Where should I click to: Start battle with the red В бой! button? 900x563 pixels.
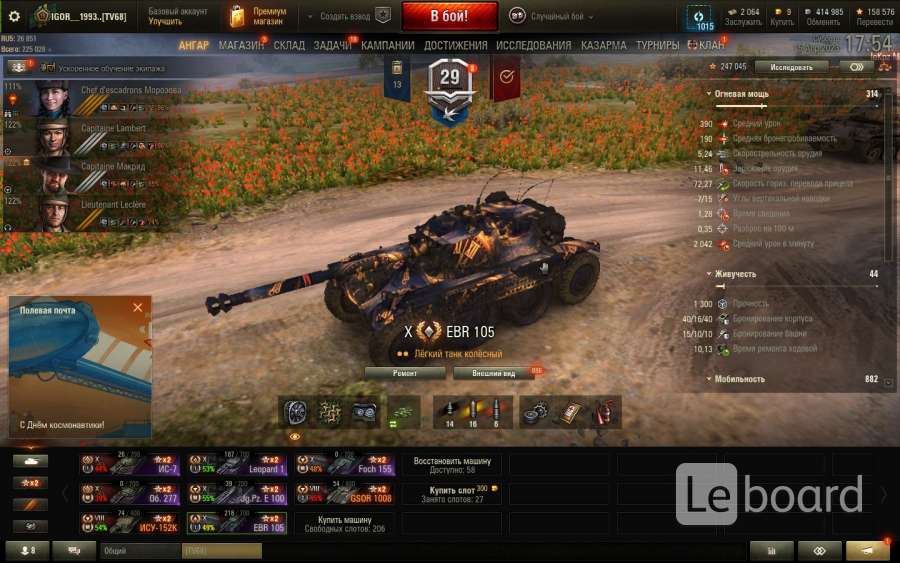pyautogui.click(x=449, y=17)
